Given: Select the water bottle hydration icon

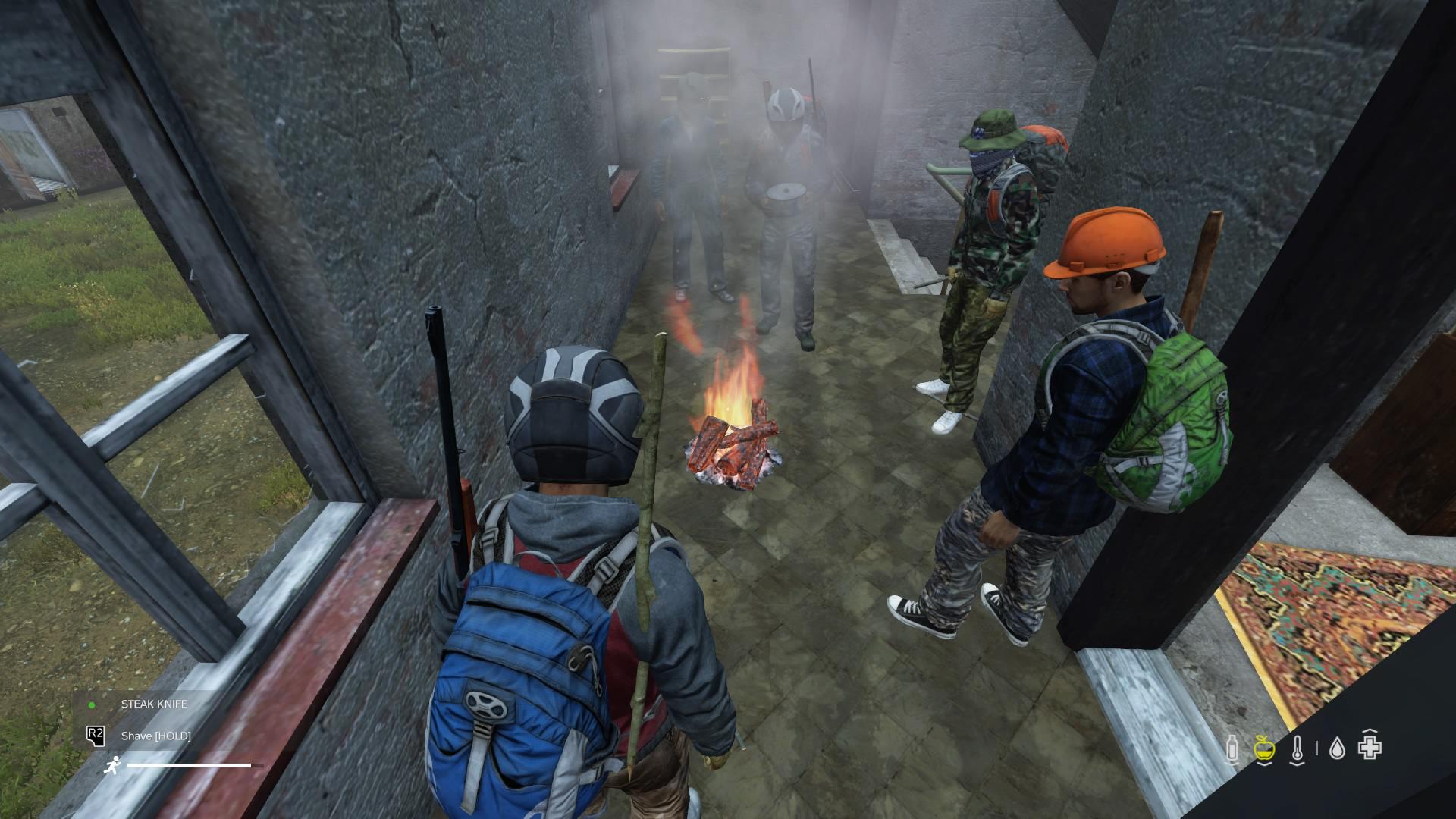Looking at the screenshot, I should coord(1232,747).
